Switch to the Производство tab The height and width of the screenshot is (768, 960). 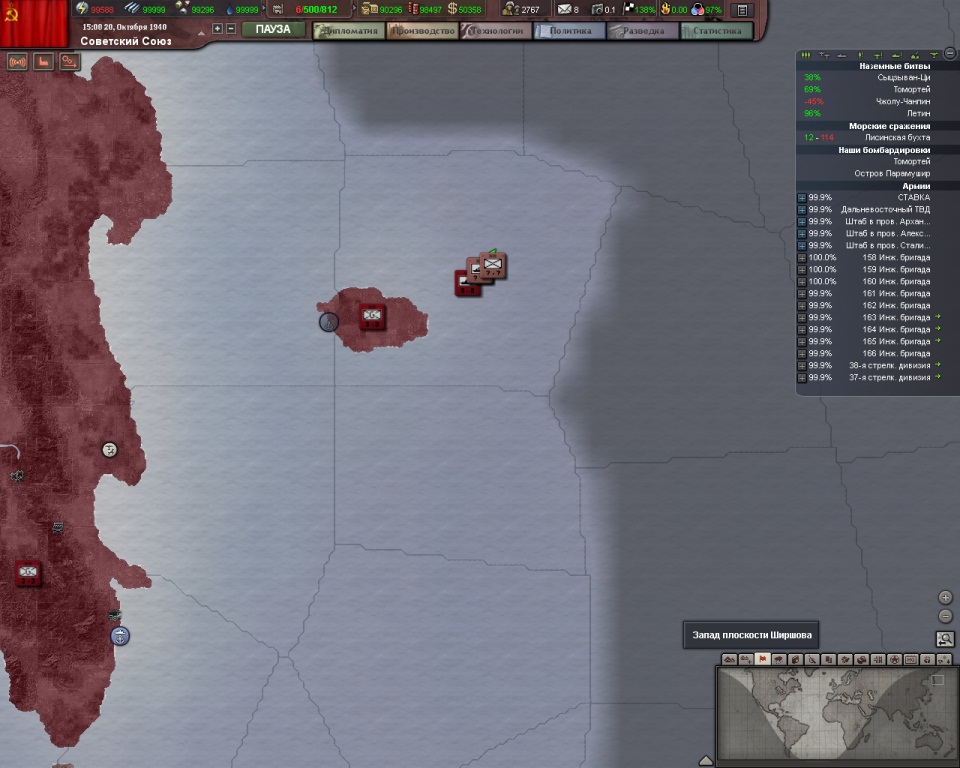tap(423, 31)
